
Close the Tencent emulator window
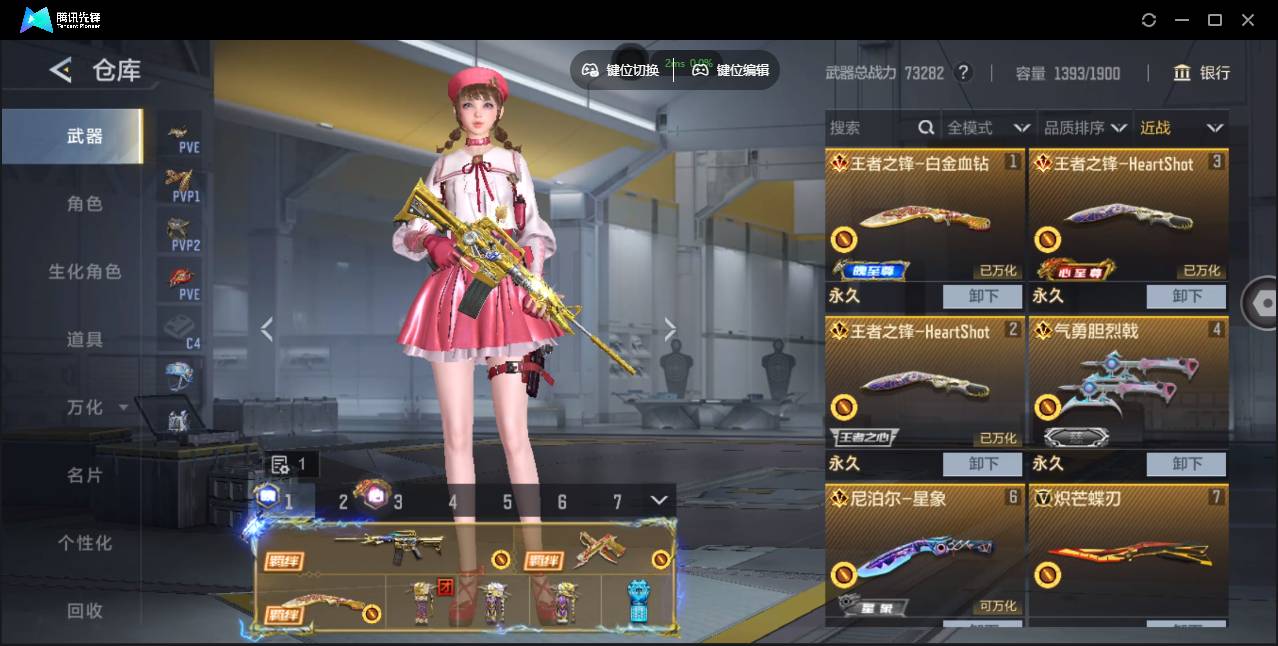pyautogui.click(x=1248, y=20)
